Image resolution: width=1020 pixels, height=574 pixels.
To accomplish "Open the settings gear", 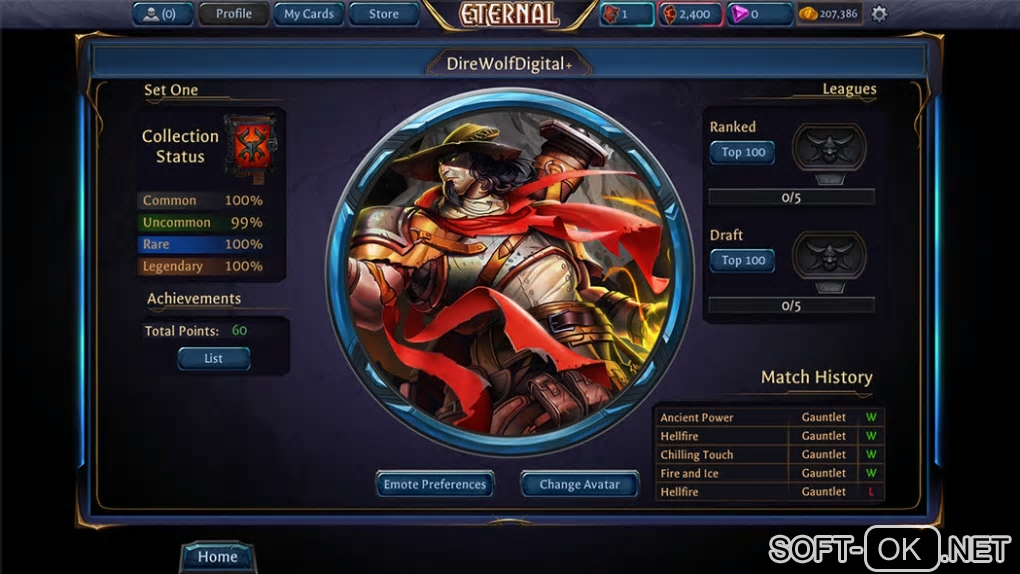I will point(879,14).
